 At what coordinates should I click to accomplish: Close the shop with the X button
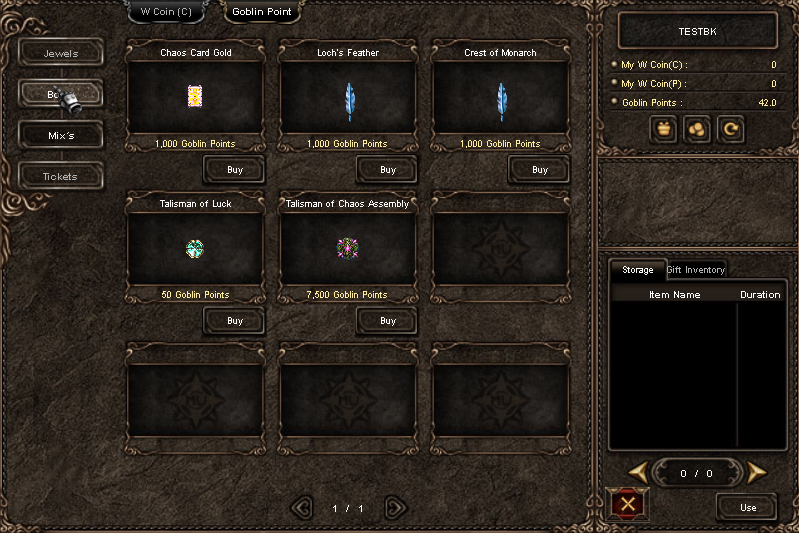(628, 503)
